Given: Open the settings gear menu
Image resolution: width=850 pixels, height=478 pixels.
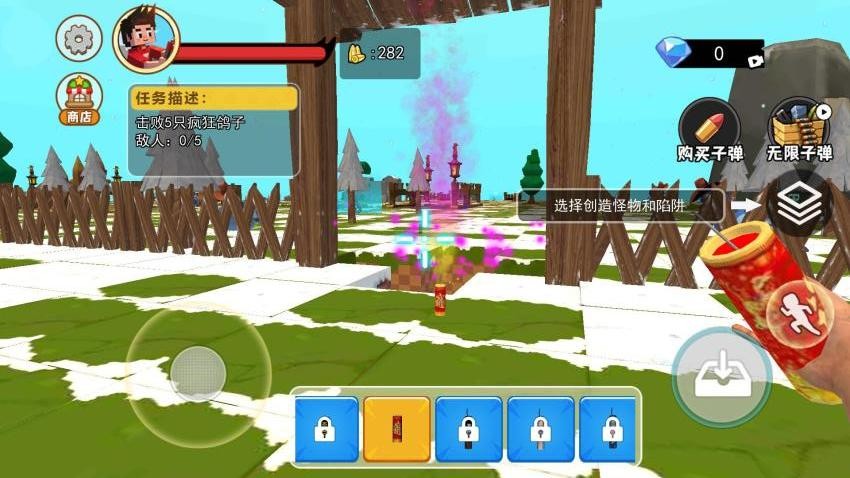Looking at the screenshot, I should (x=78, y=40).
